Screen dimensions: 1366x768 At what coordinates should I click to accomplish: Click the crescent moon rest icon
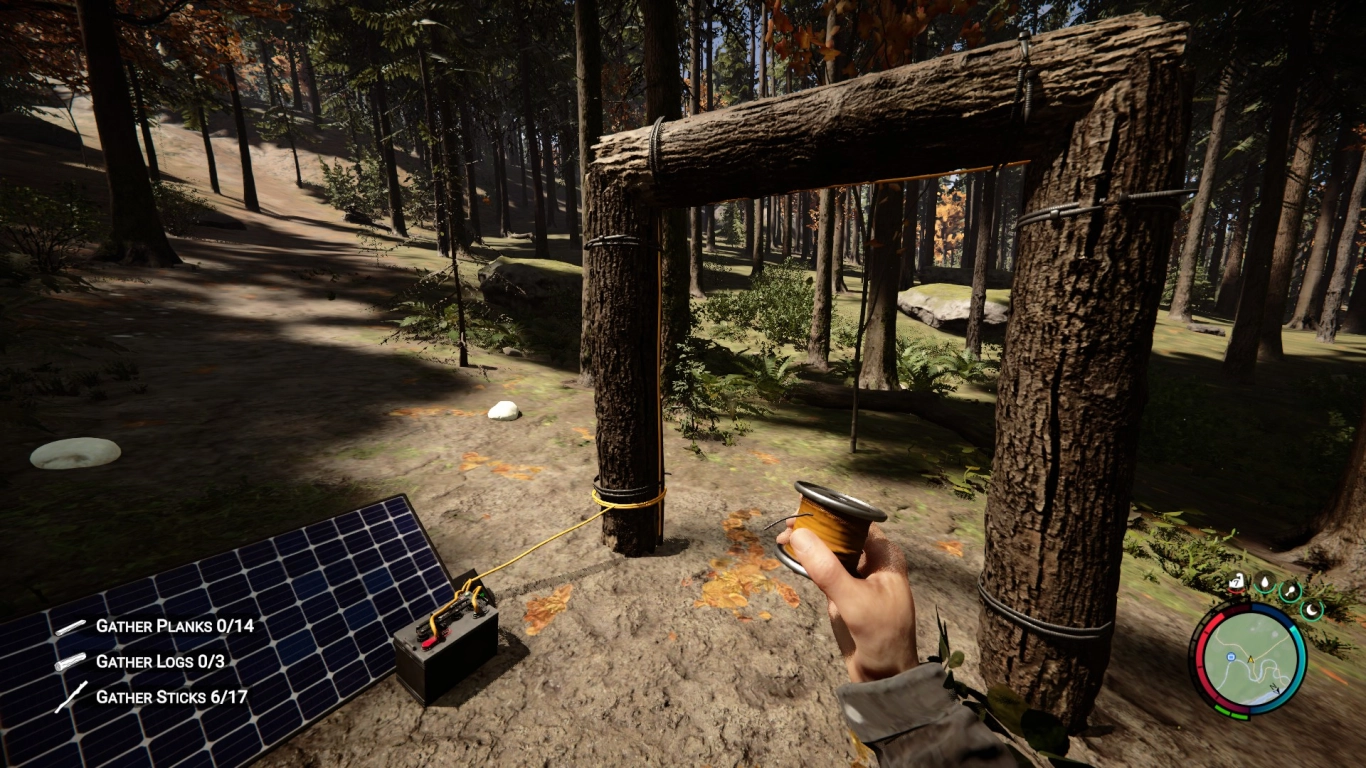pyautogui.click(x=1311, y=607)
